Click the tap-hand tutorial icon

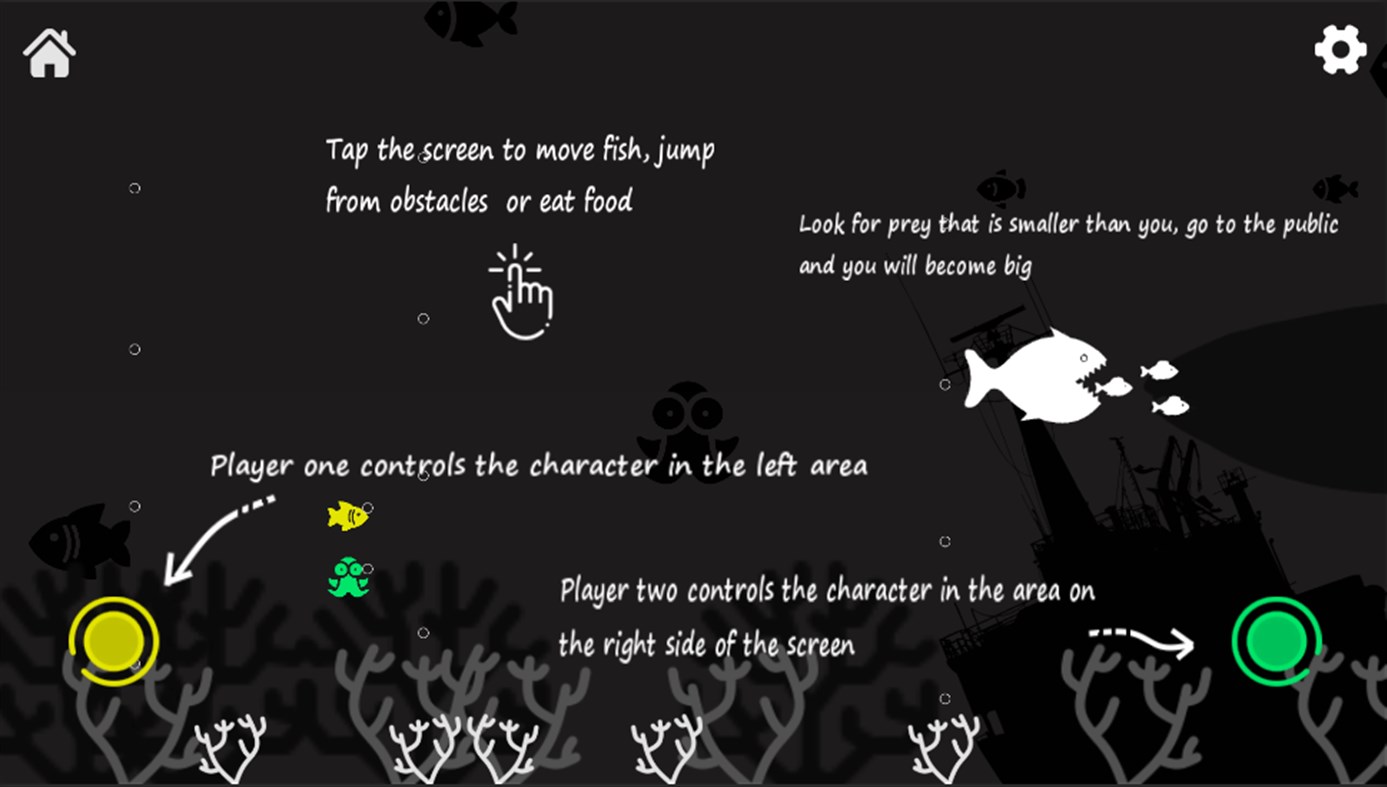tap(521, 295)
